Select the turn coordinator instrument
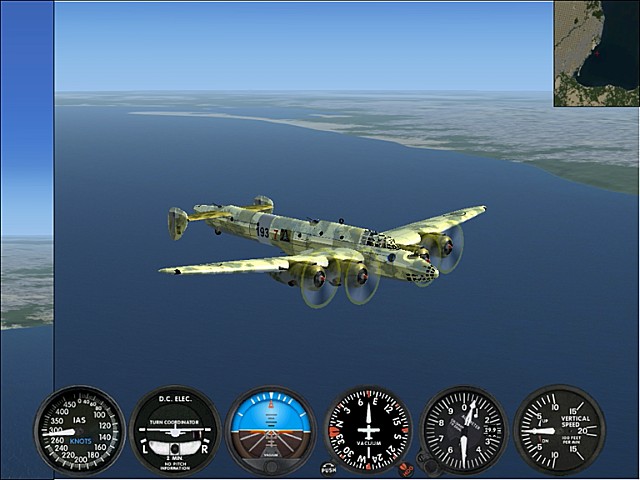Viewport: 640px width, 480px height. (175, 430)
